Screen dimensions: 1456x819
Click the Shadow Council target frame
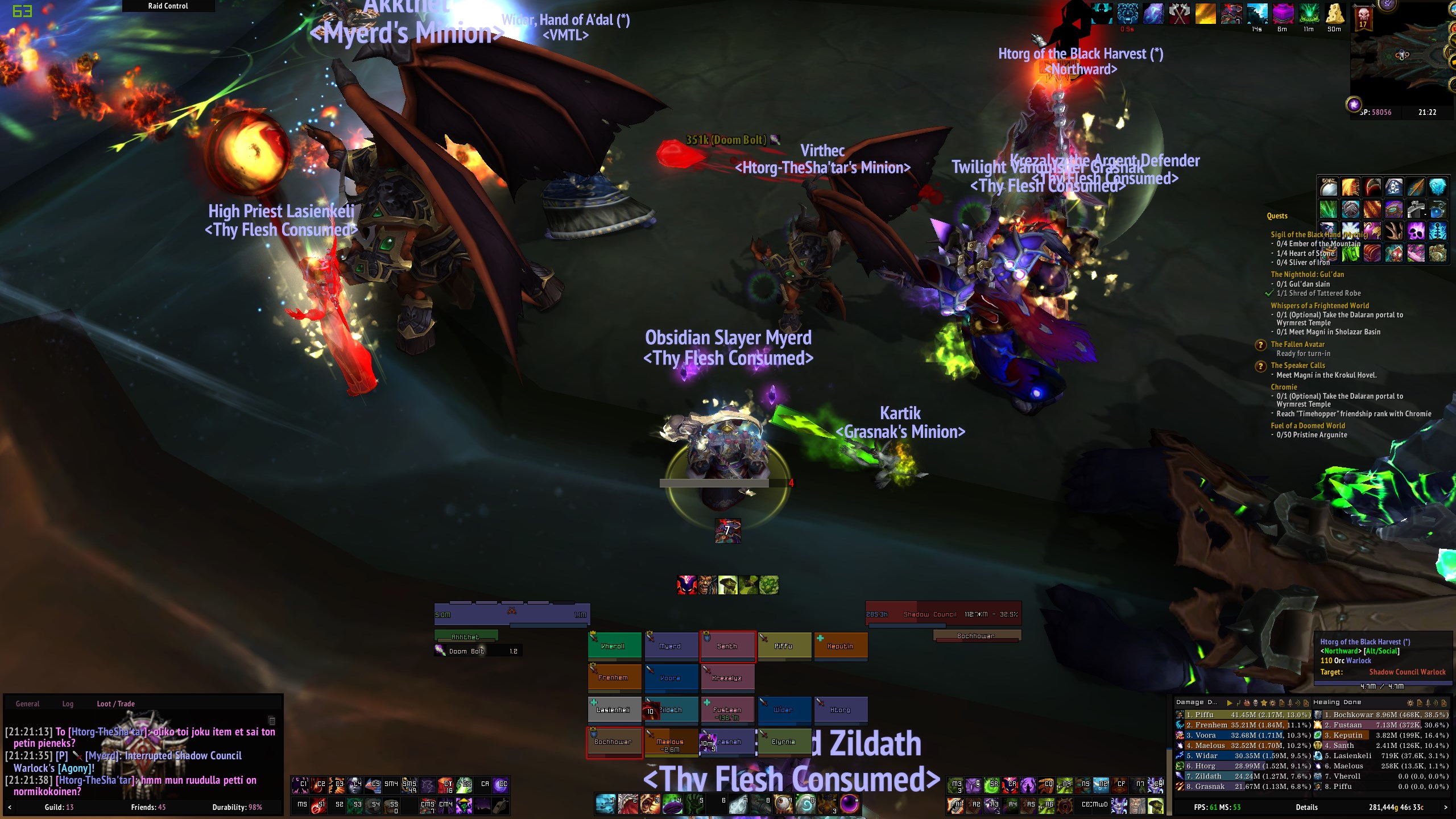pos(943,614)
